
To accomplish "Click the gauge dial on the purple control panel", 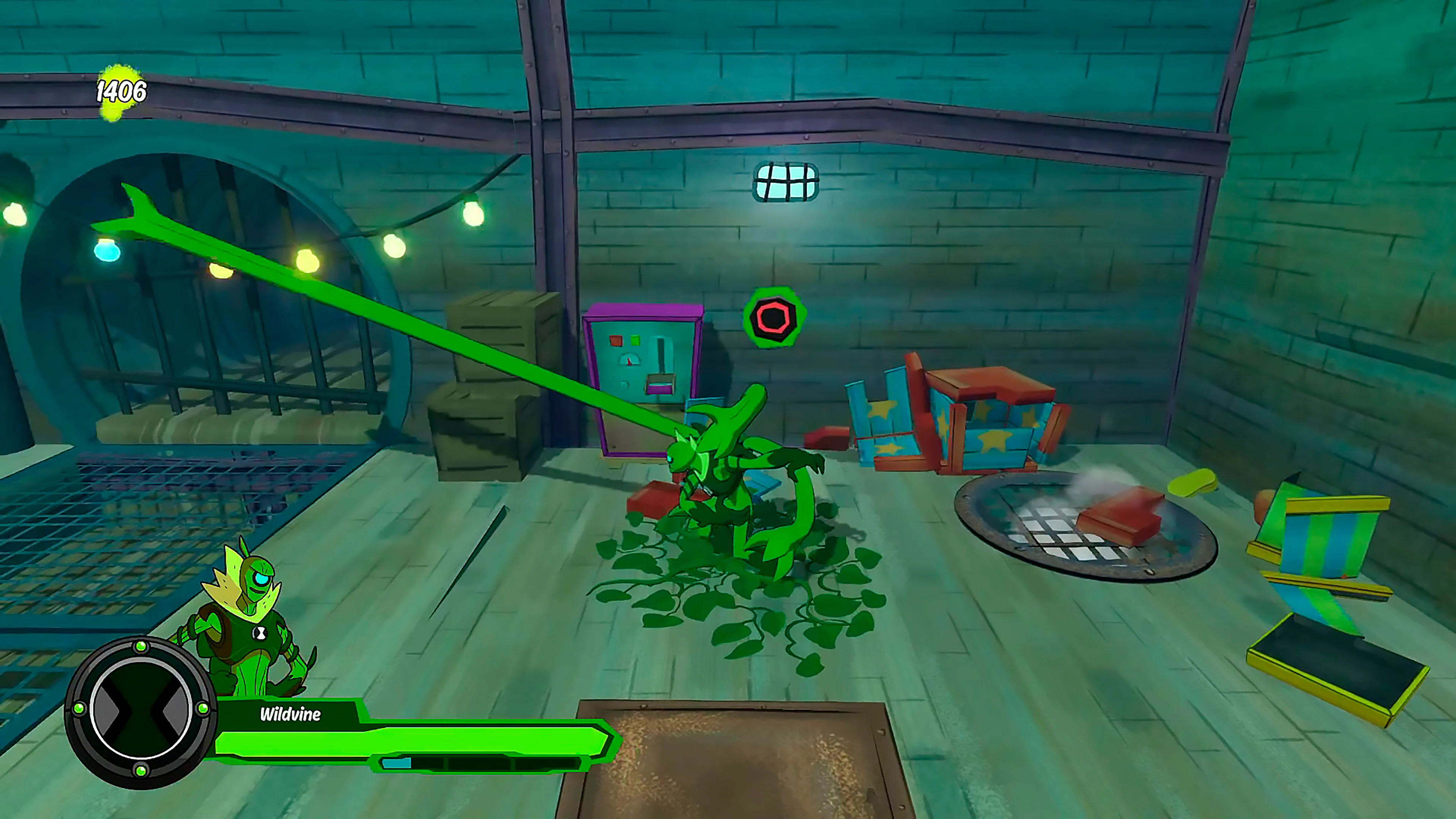I will click(x=630, y=359).
